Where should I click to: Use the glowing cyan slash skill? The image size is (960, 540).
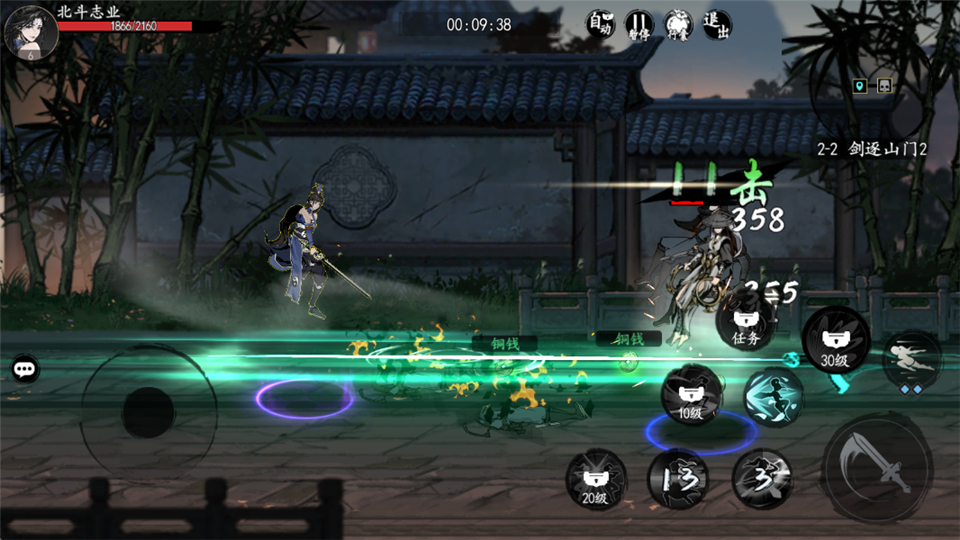point(773,397)
